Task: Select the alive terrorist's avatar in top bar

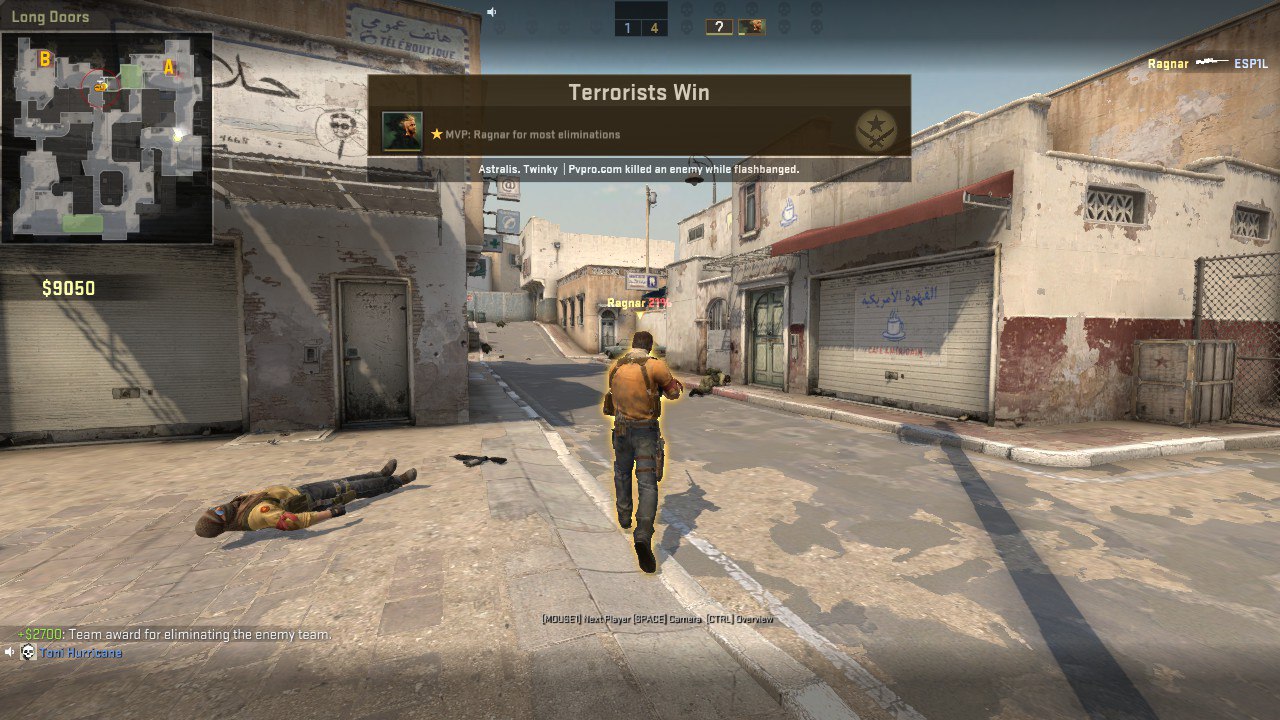Action: [752, 27]
